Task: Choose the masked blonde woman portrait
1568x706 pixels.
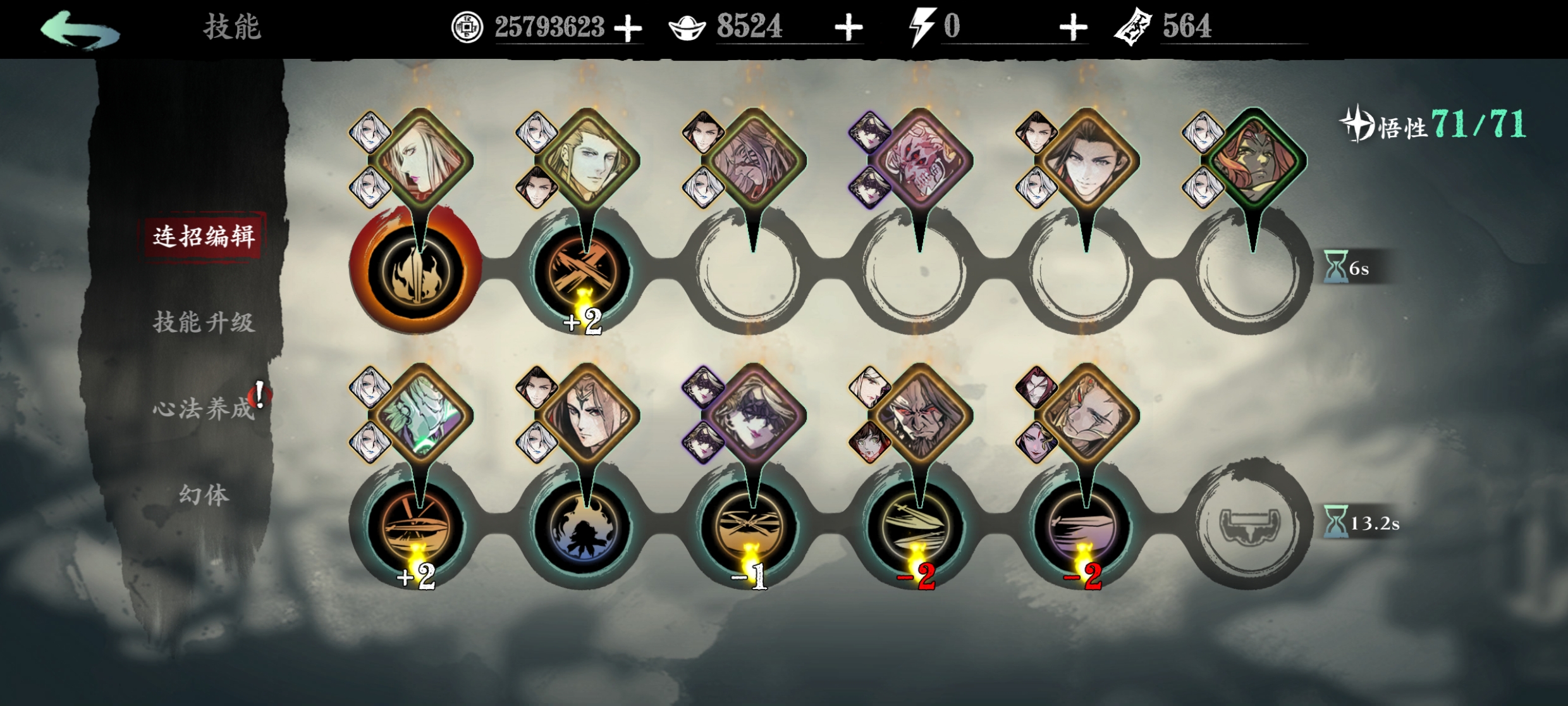Action: point(752,415)
